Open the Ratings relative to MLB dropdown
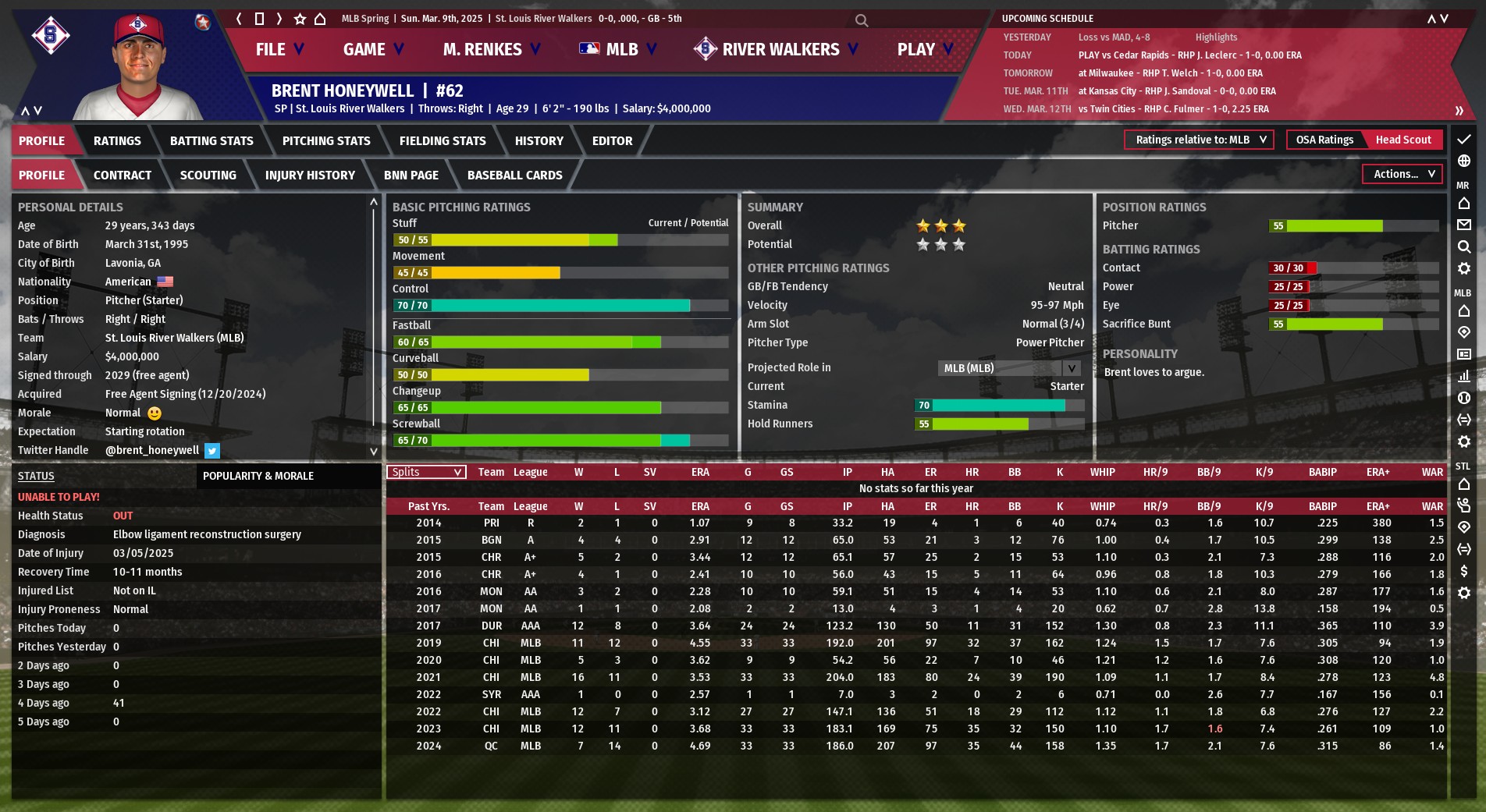 [1199, 140]
